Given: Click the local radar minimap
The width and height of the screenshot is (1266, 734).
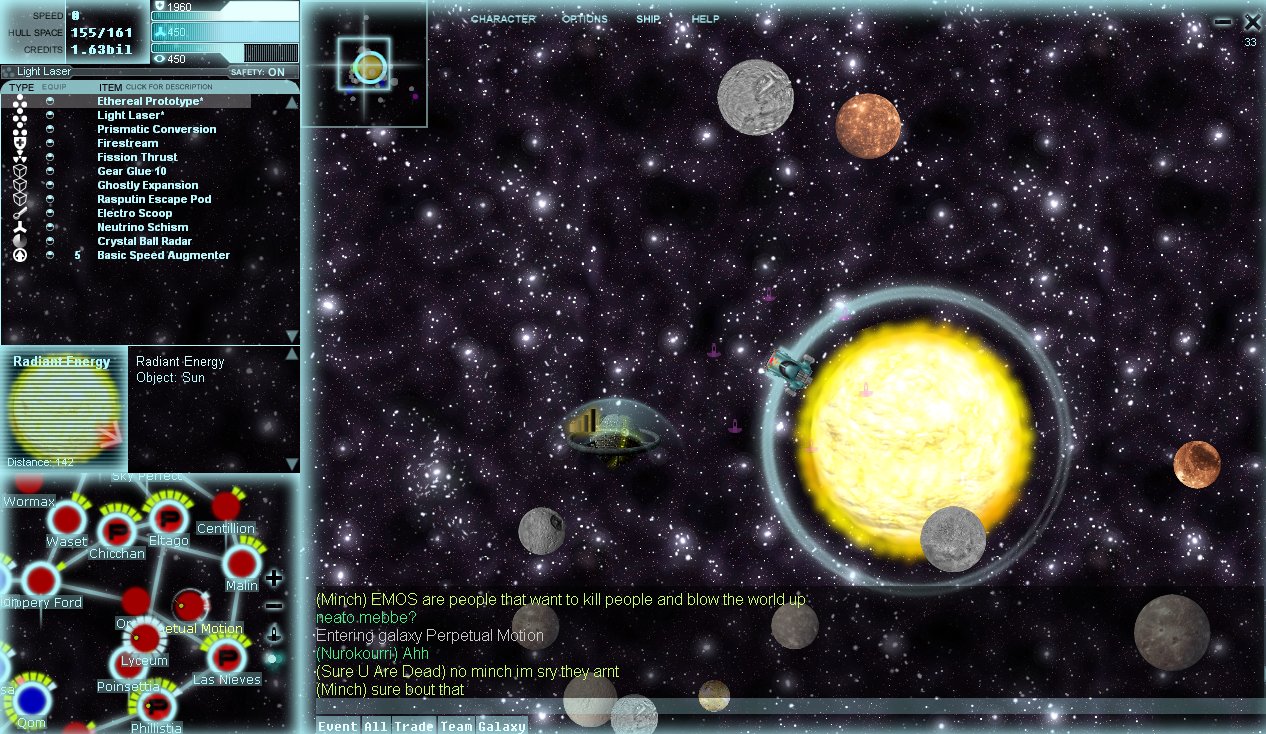Looking at the screenshot, I should tap(365, 65).
